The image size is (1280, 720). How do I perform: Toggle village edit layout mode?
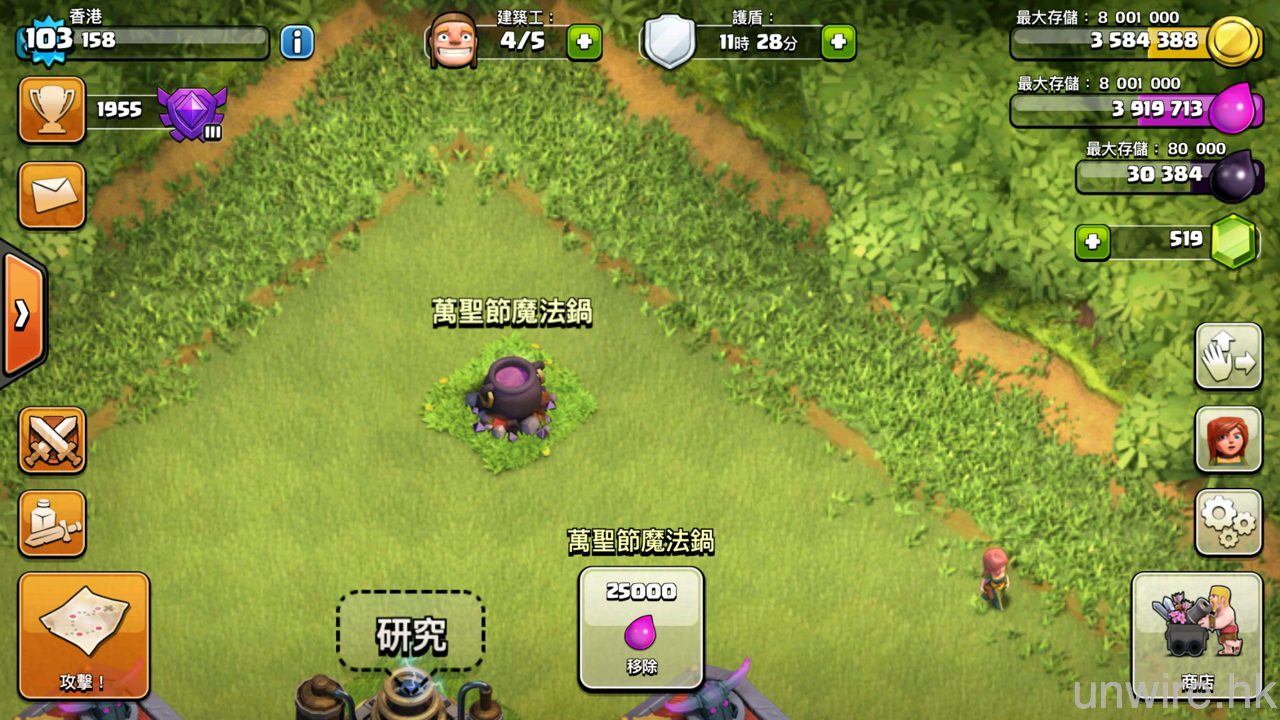click(1228, 356)
